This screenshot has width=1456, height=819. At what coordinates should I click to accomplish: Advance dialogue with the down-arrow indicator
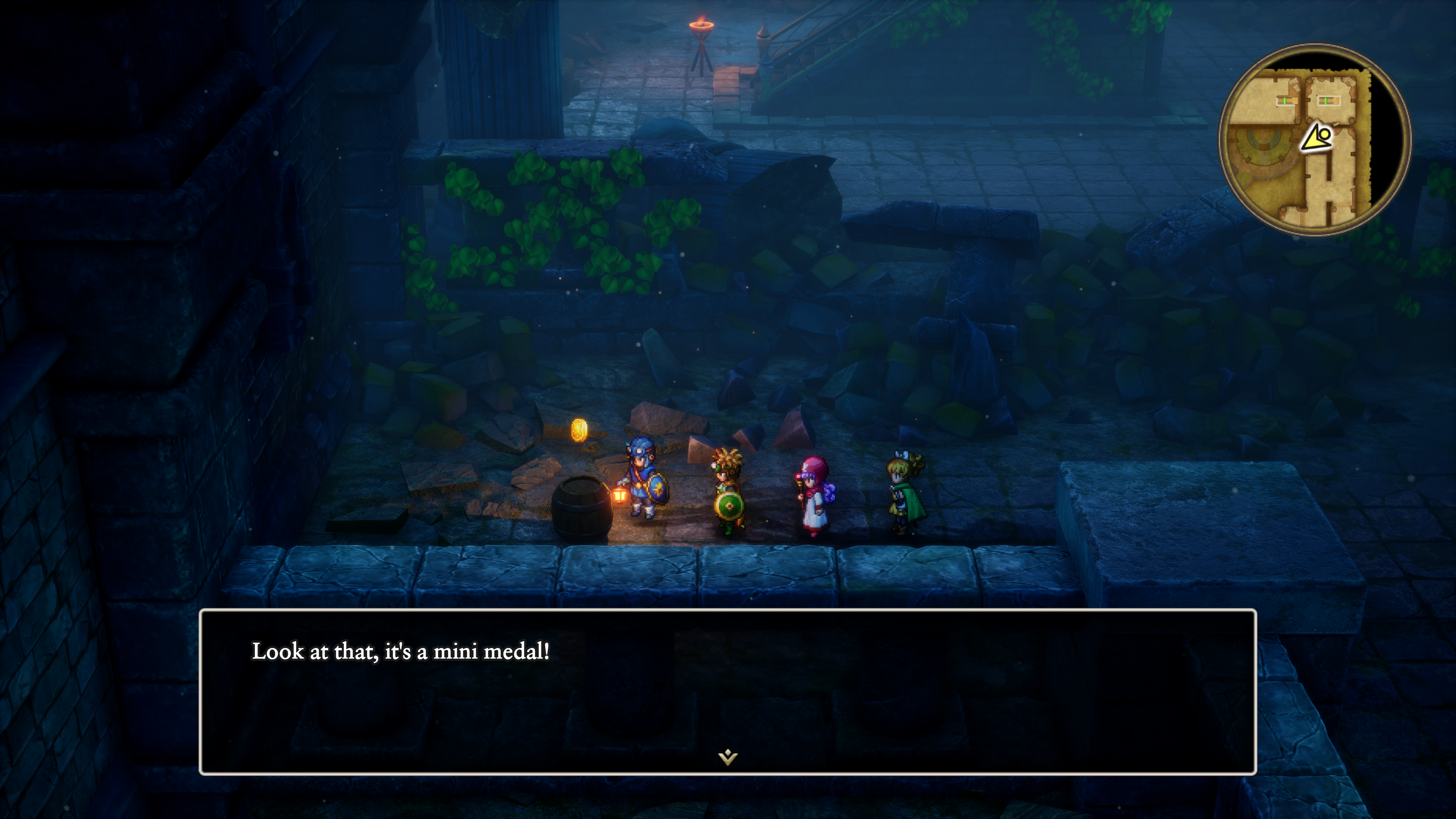[x=728, y=756]
